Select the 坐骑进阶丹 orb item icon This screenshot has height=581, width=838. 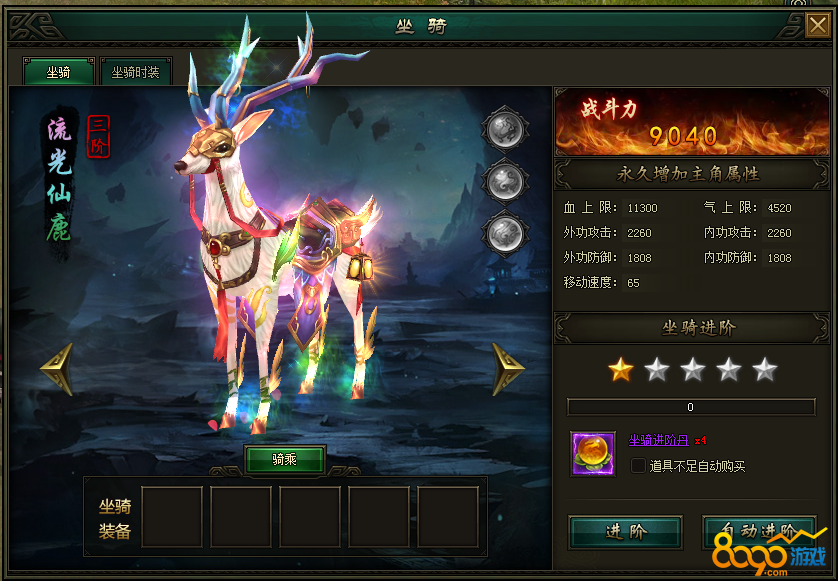point(591,453)
